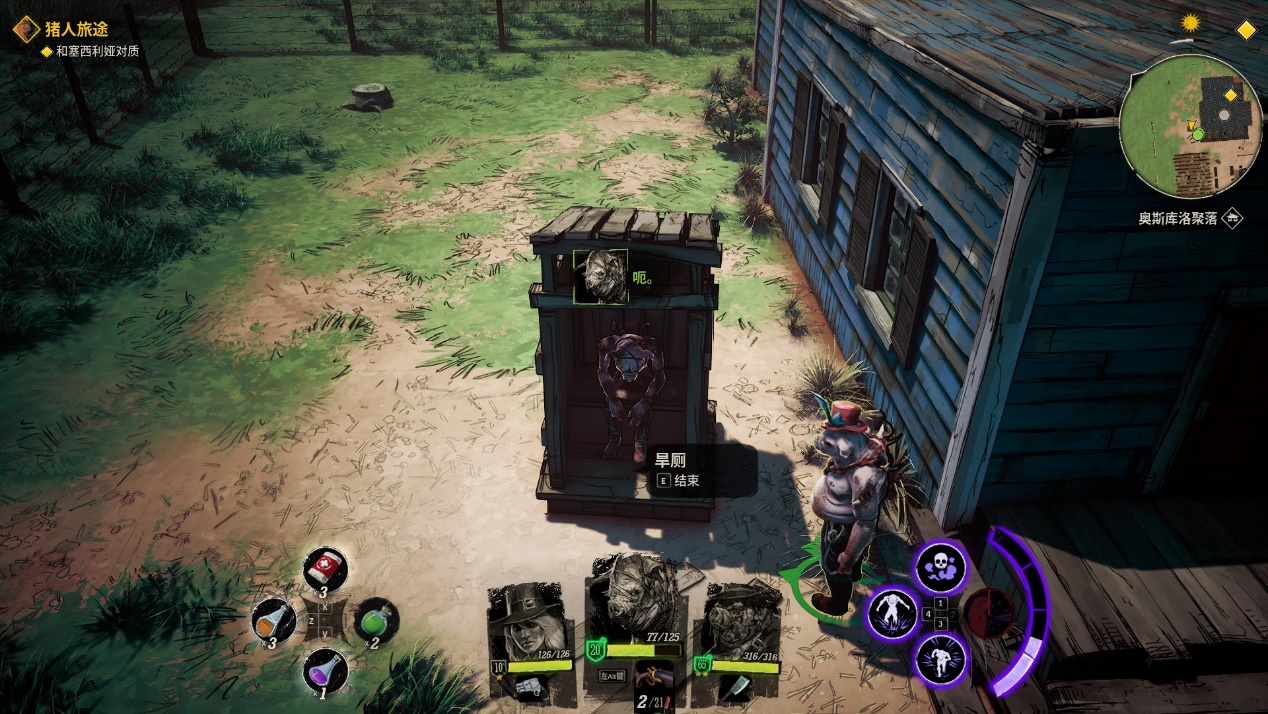
Task: Activate the skull poison cloud ability
Action: point(941,567)
